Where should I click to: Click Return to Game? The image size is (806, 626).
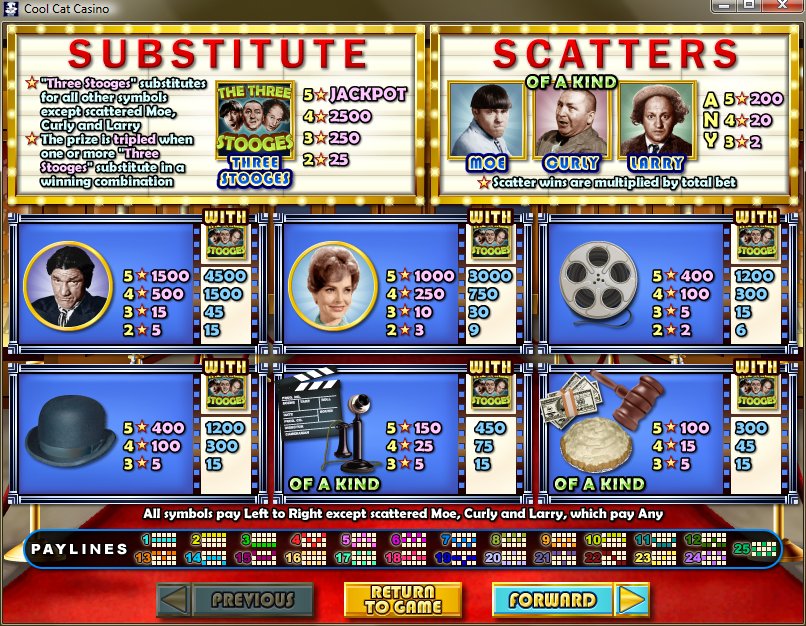click(403, 600)
